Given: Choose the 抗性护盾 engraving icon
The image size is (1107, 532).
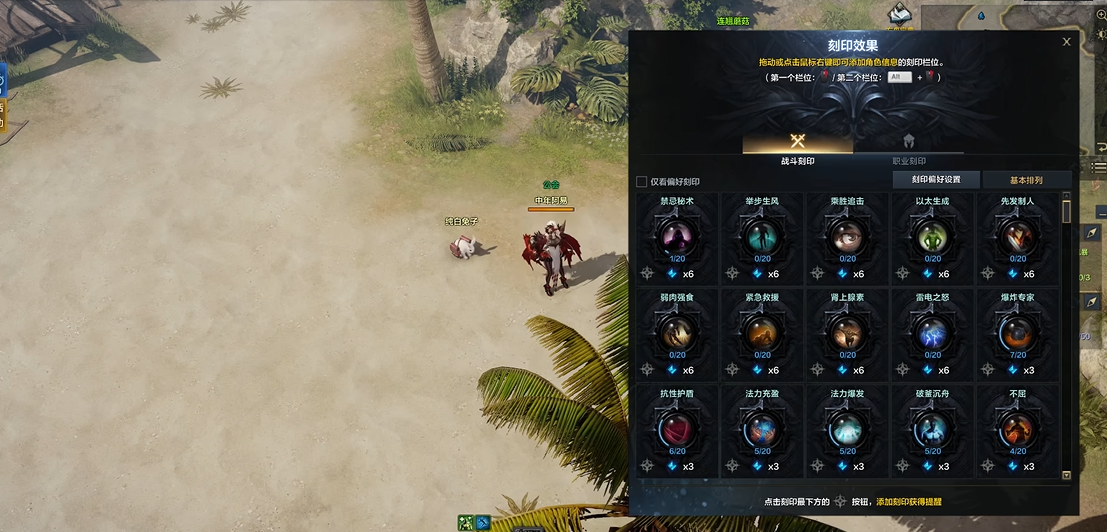Looking at the screenshot, I should tap(677, 429).
